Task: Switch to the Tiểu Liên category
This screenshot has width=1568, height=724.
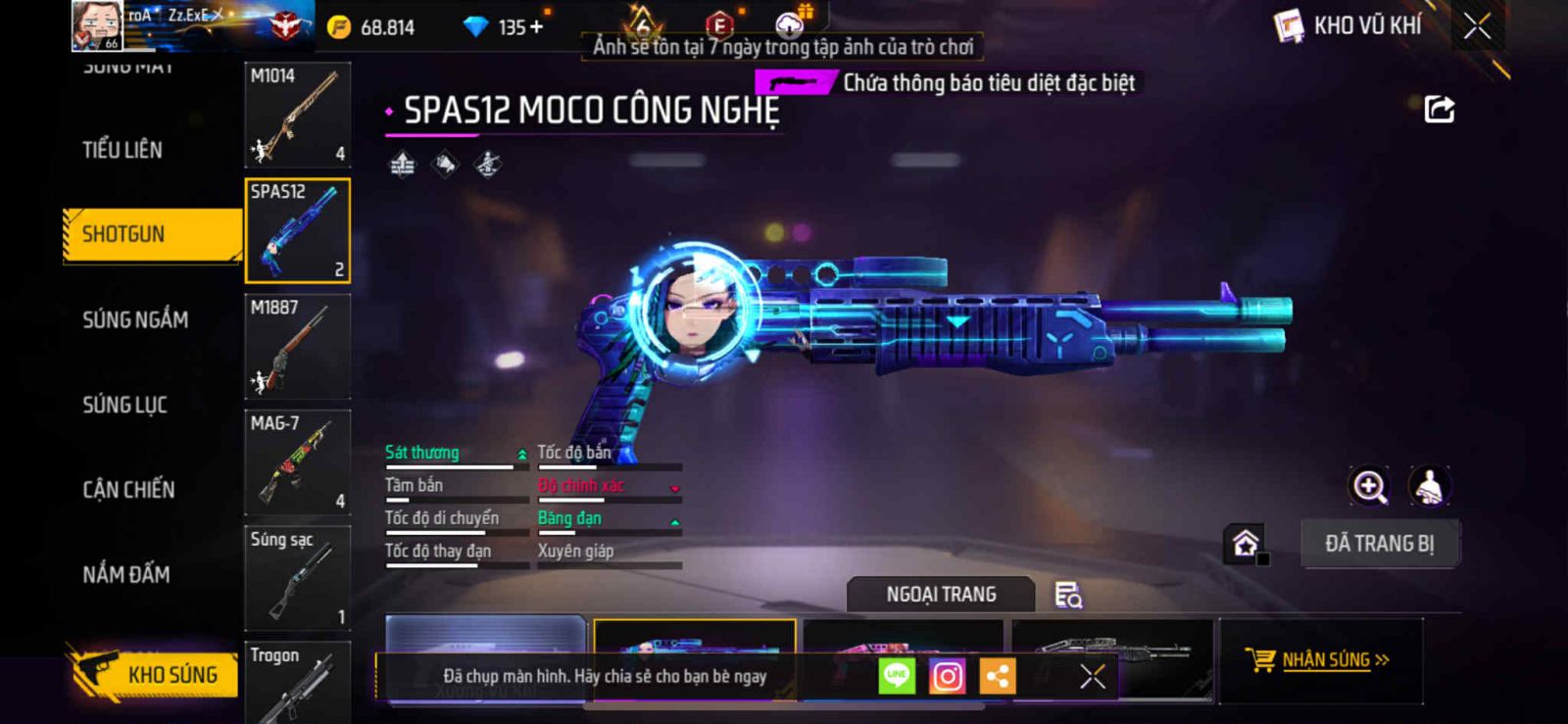Action: click(x=122, y=150)
